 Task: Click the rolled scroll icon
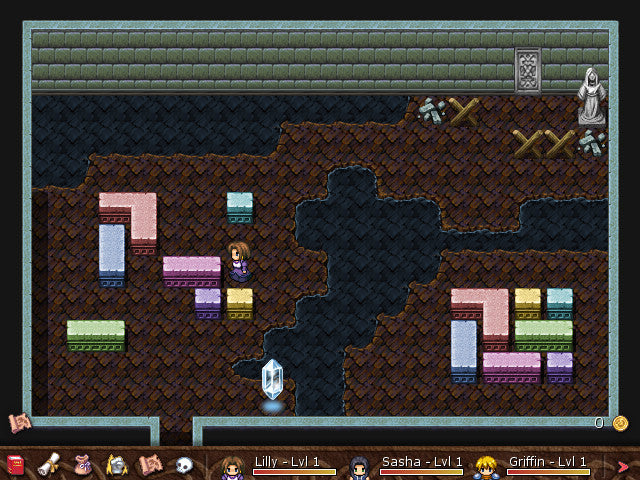pos(47,465)
